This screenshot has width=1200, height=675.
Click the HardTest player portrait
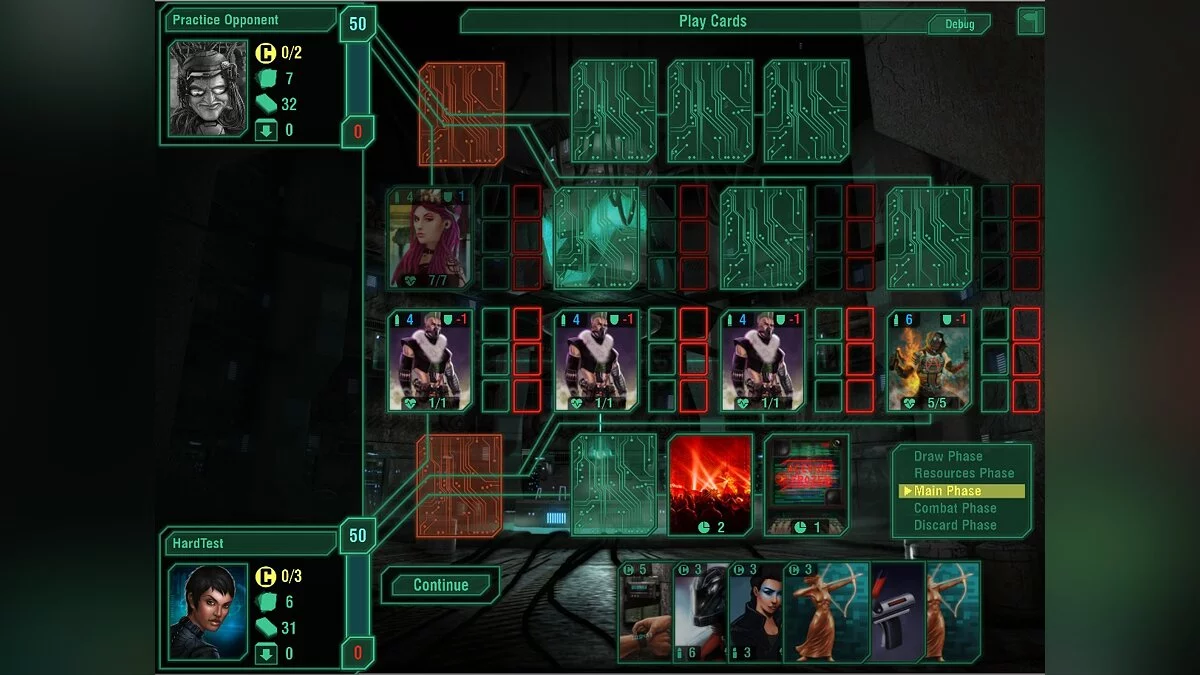pos(208,612)
